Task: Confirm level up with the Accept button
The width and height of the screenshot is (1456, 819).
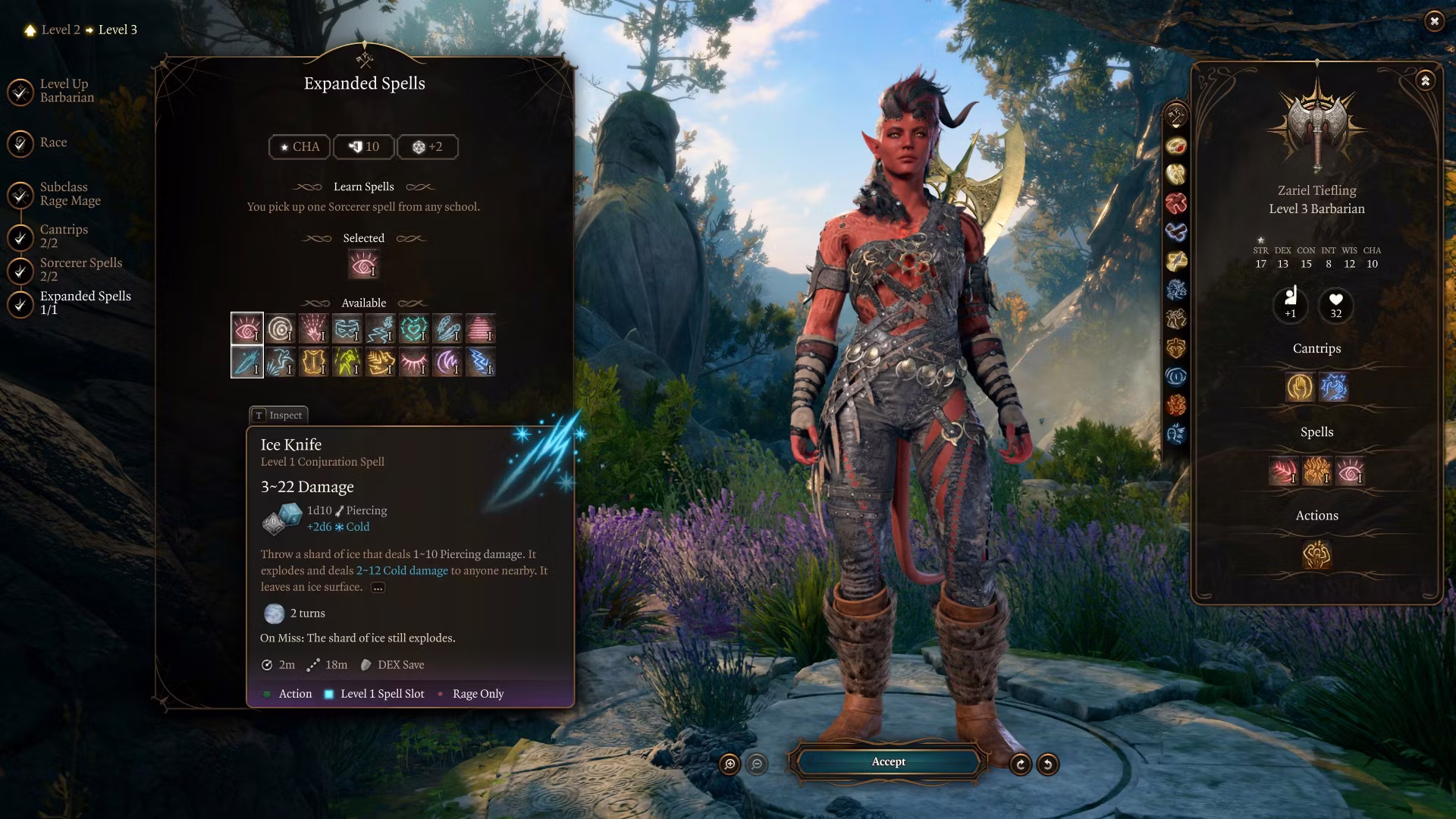Action: click(888, 762)
